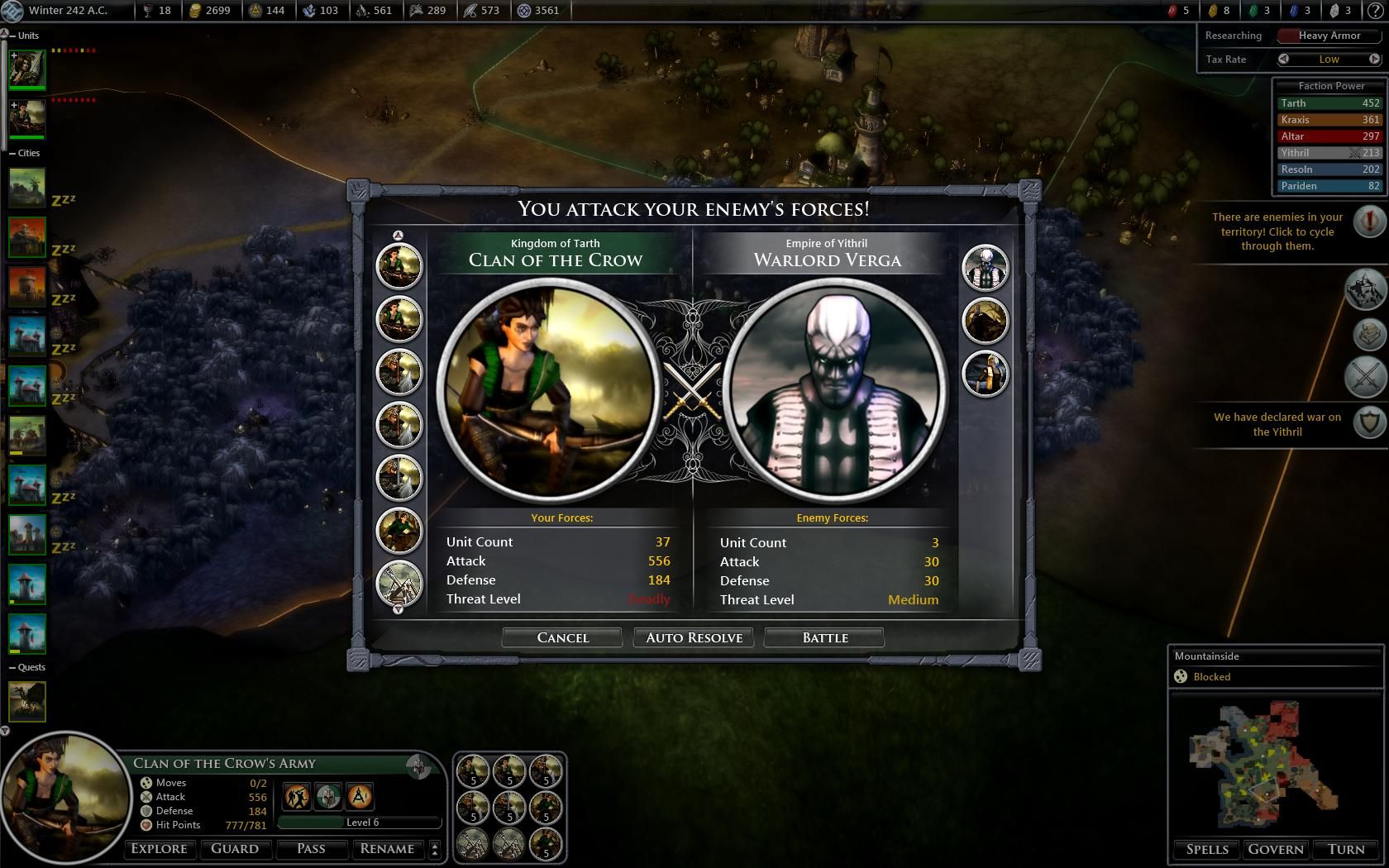This screenshot has width=1389, height=868.
Task: Open the Spells panel
Action: (1207, 849)
